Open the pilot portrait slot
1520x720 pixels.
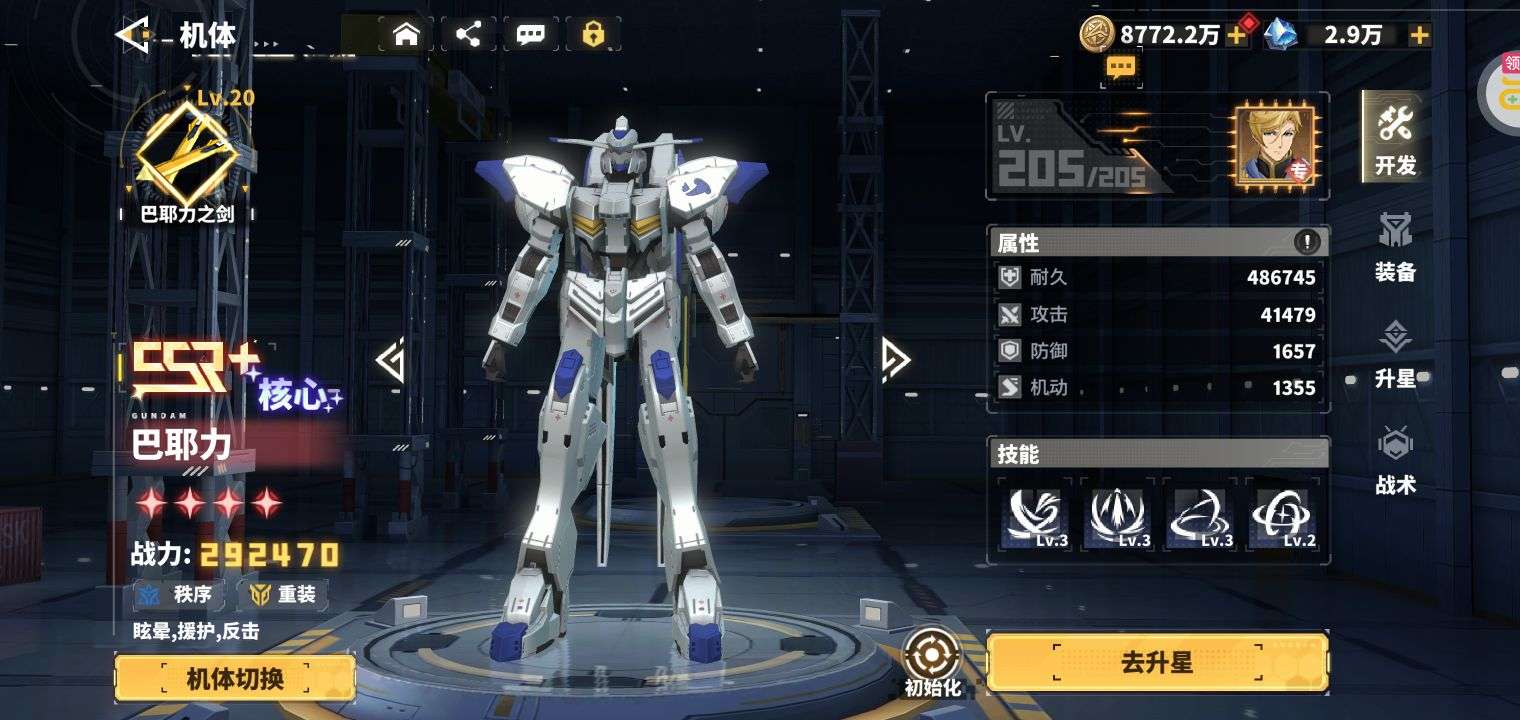[1277, 145]
